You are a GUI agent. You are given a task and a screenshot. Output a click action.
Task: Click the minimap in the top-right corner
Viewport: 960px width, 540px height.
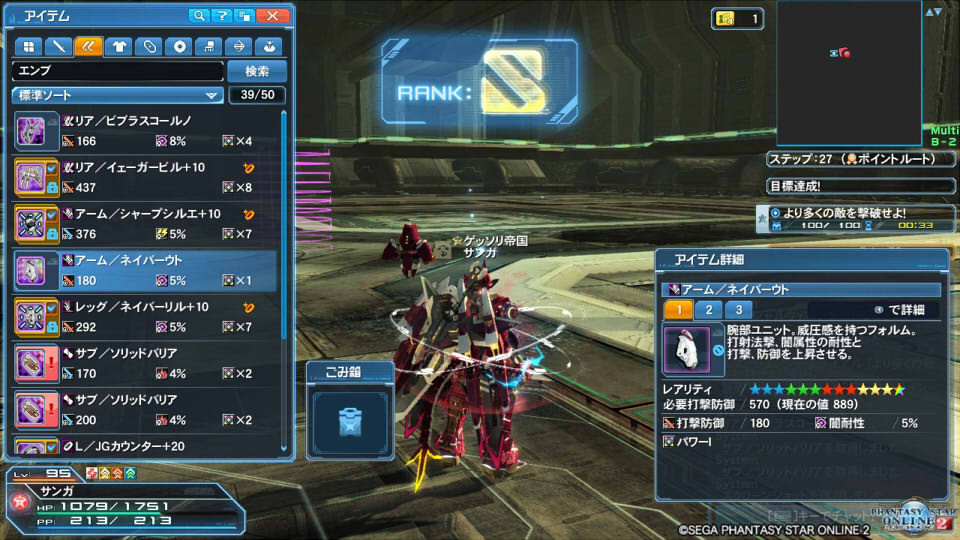click(848, 70)
